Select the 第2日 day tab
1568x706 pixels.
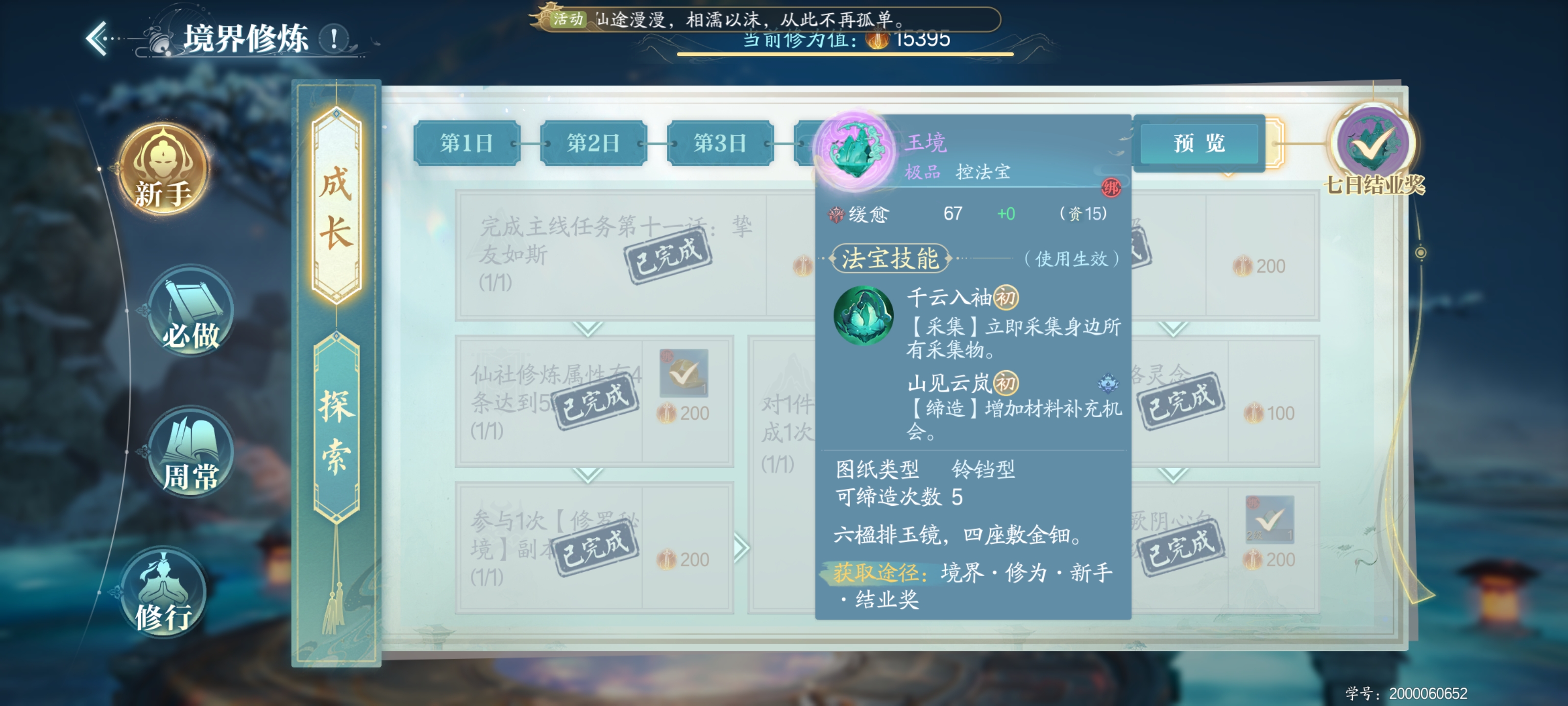tap(592, 144)
